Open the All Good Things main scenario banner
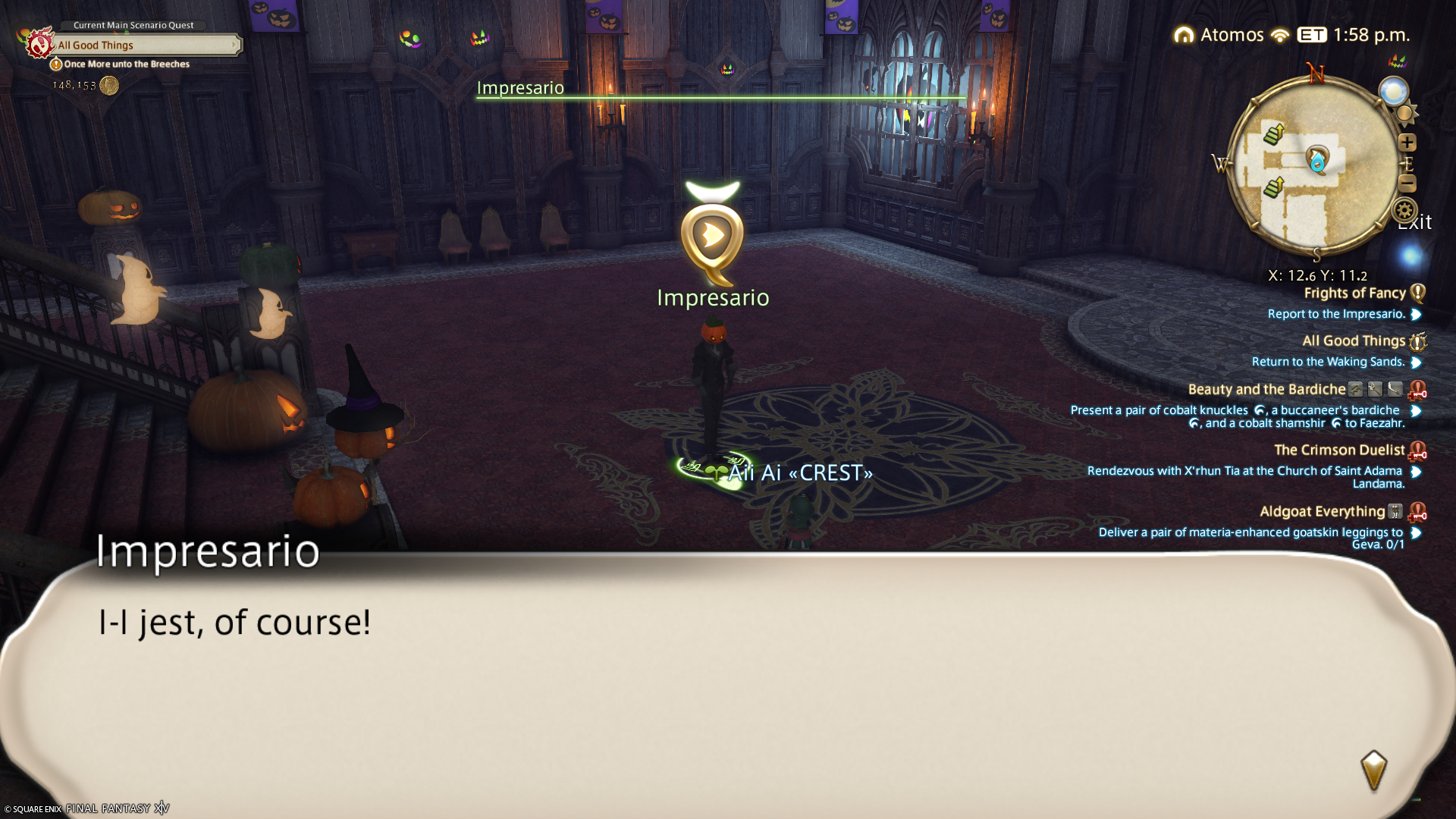This screenshot has height=819, width=1456. tap(144, 45)
